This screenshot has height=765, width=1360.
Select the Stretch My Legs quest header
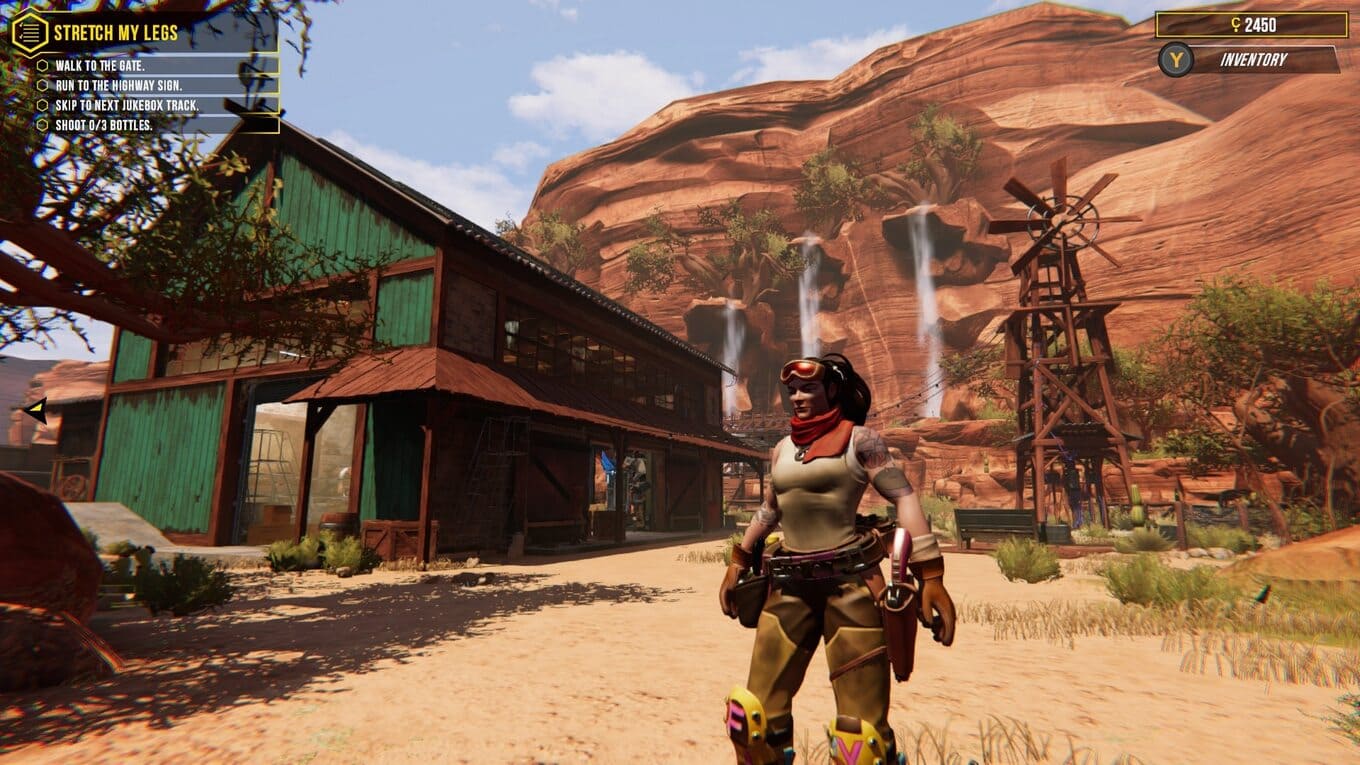(116, 33)
